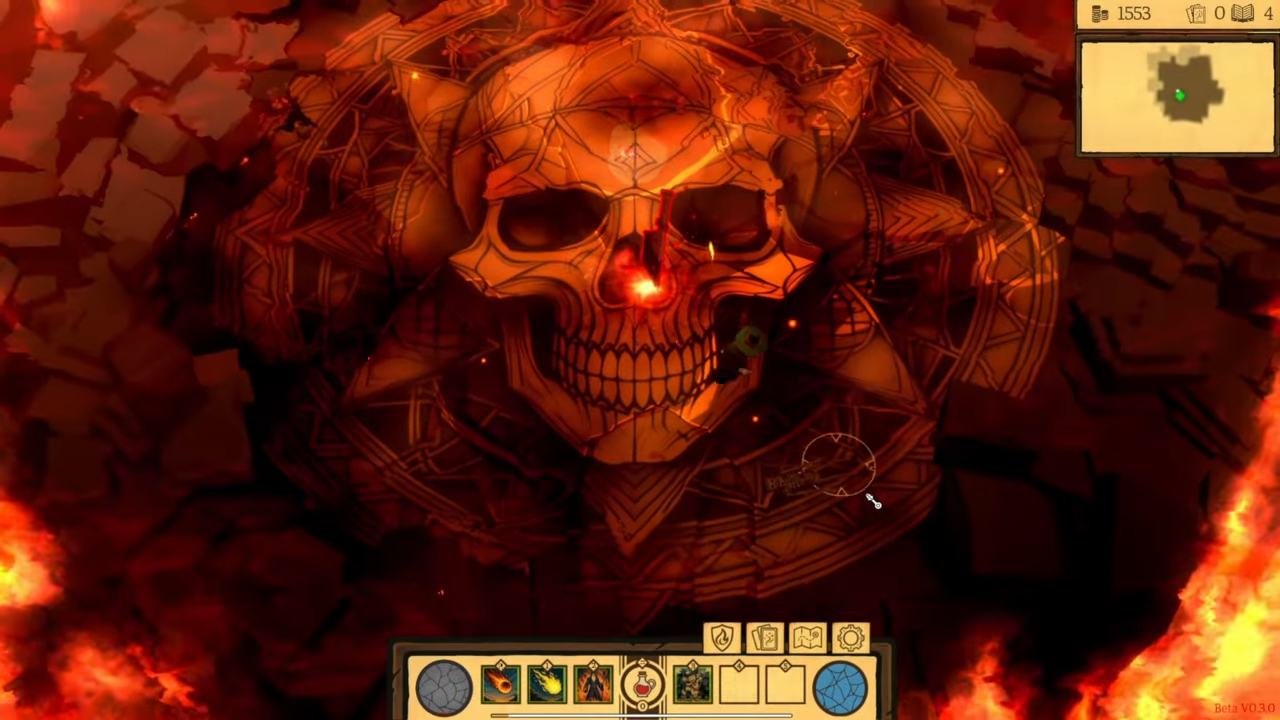Click the blue cracked mana orb
Image resolution: width=1280 pixels, height=720 pixels.
tap(840, 688)
